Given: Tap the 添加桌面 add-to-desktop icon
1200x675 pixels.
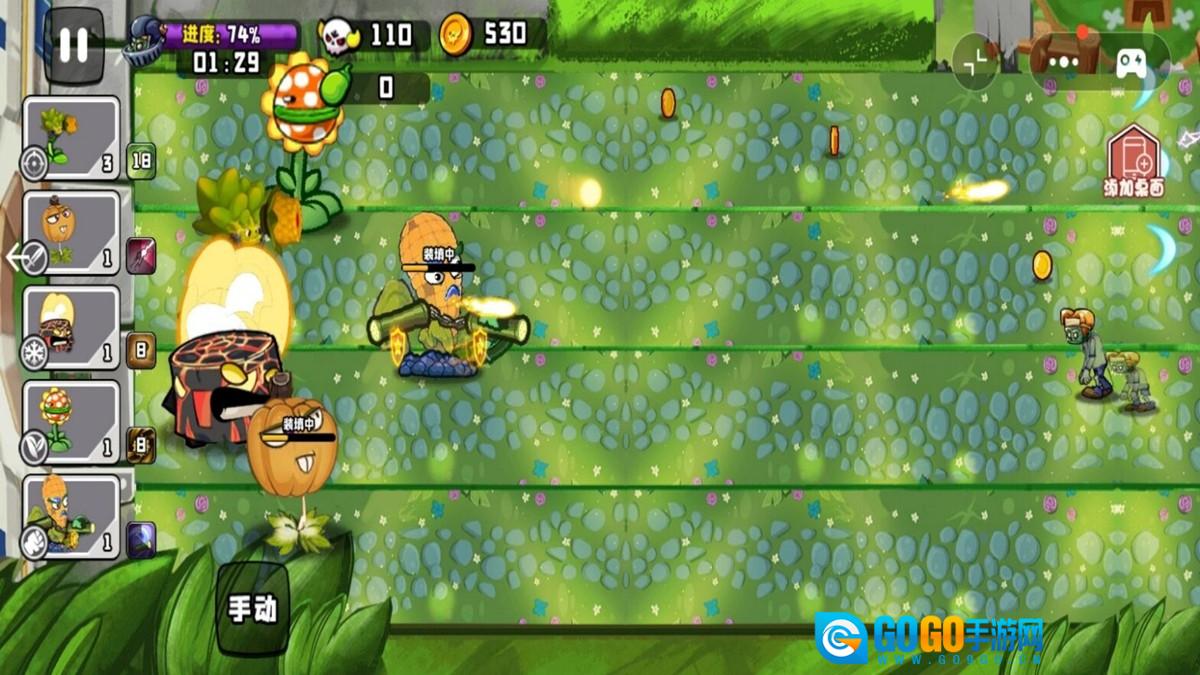Looking at the screenshot, I should click(x=1134, y=162).
